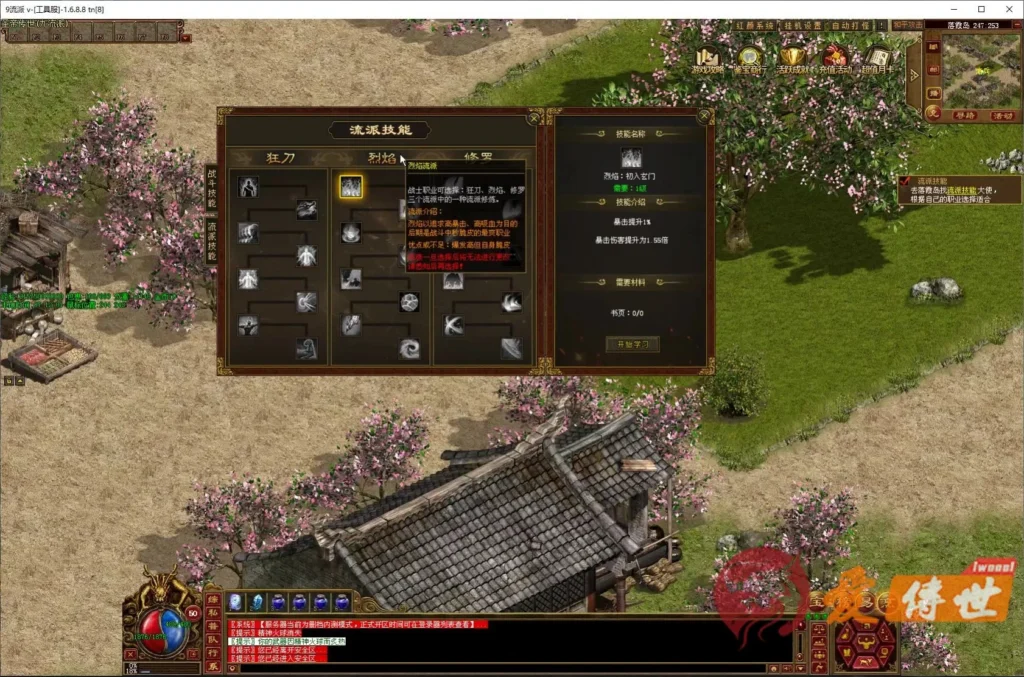Click the 开始学习 (start learning) button
This screenshot has height=677, width=1024.
point(632,344)
